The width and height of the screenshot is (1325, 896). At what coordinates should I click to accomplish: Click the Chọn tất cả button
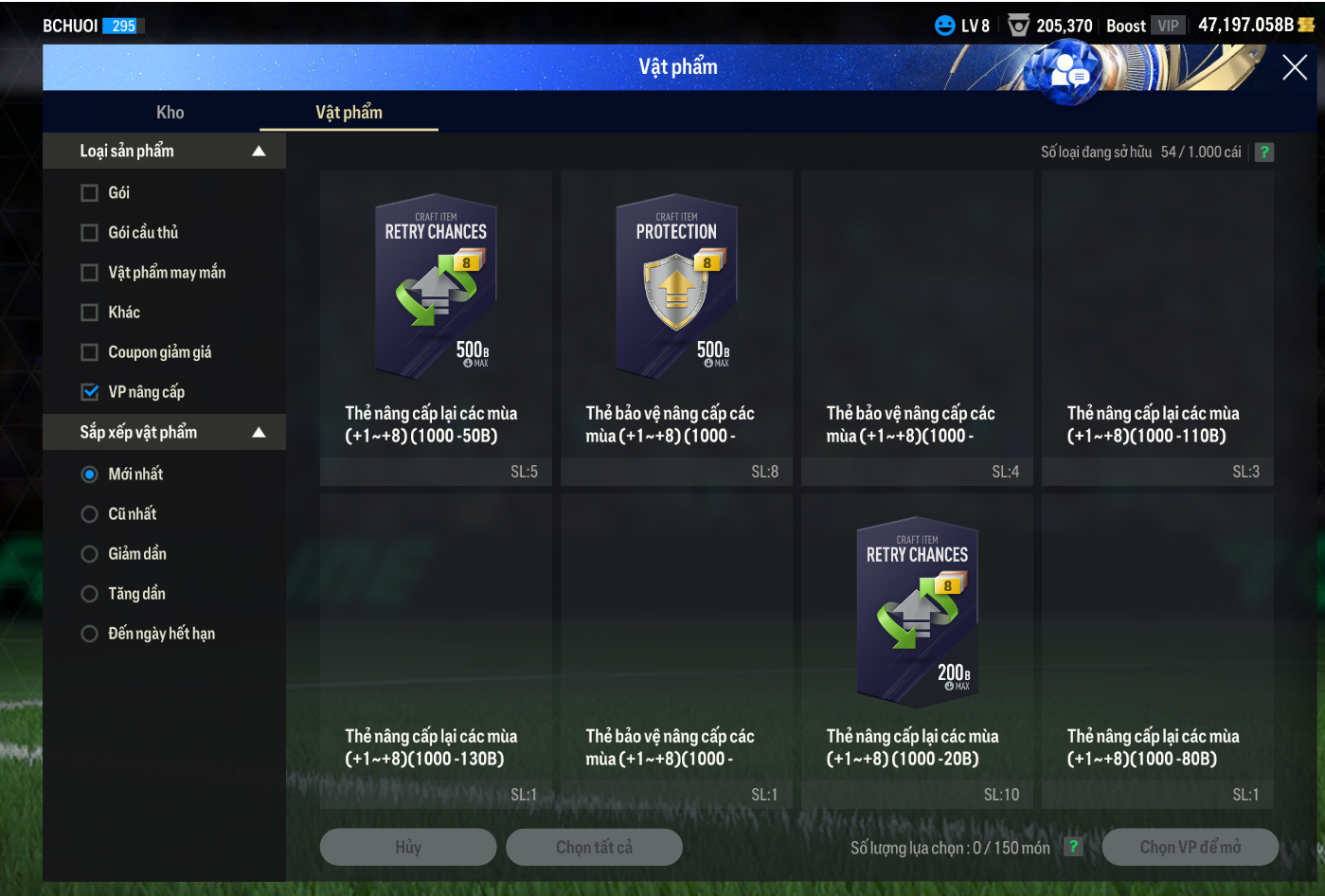pos(594,848)
